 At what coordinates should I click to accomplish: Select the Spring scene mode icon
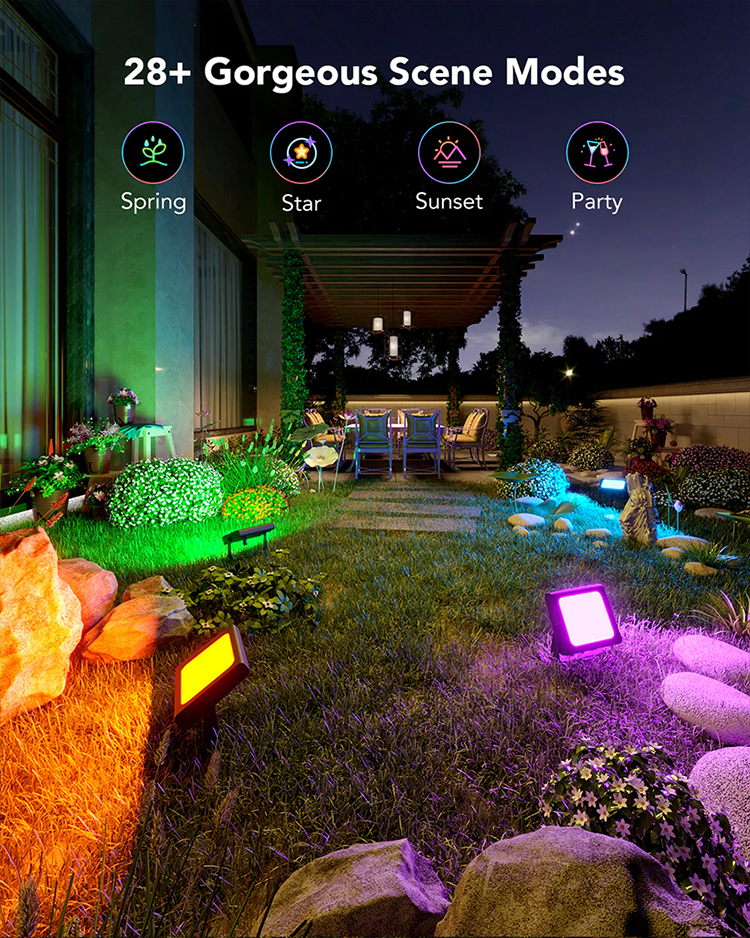tap(153, 153)
